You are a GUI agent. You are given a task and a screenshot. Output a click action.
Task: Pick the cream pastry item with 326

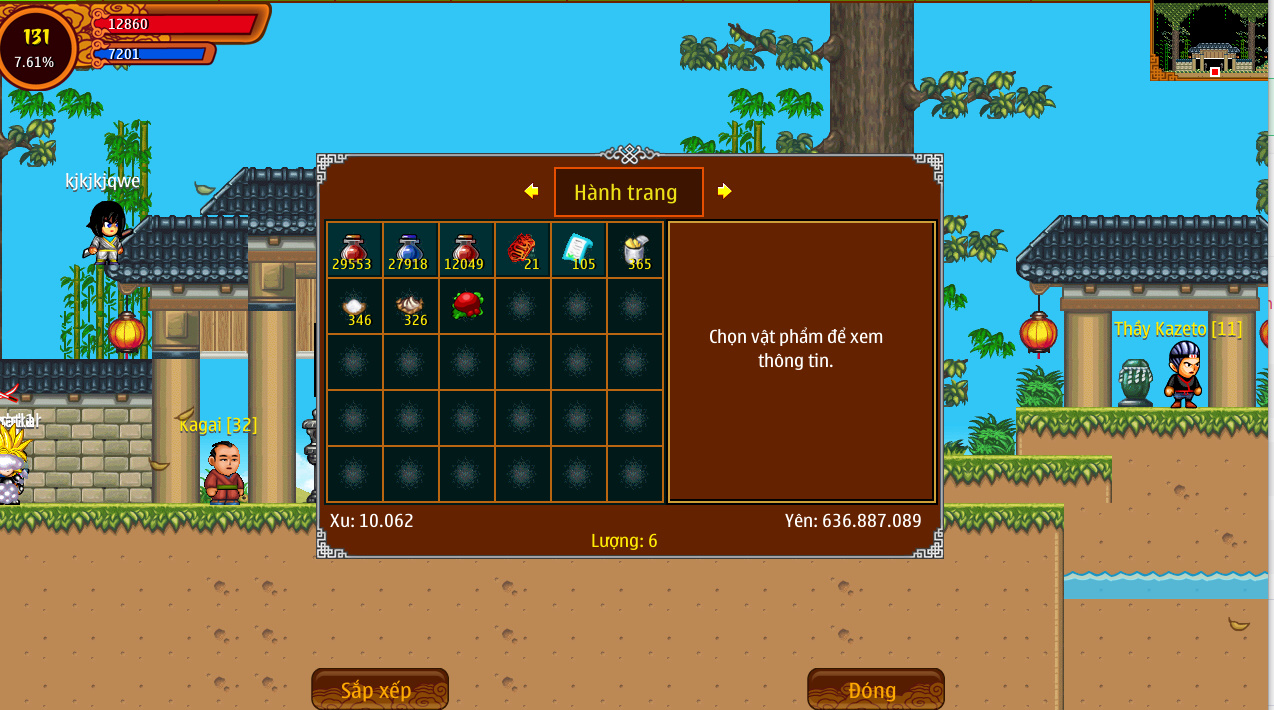(x=411, y=306)
